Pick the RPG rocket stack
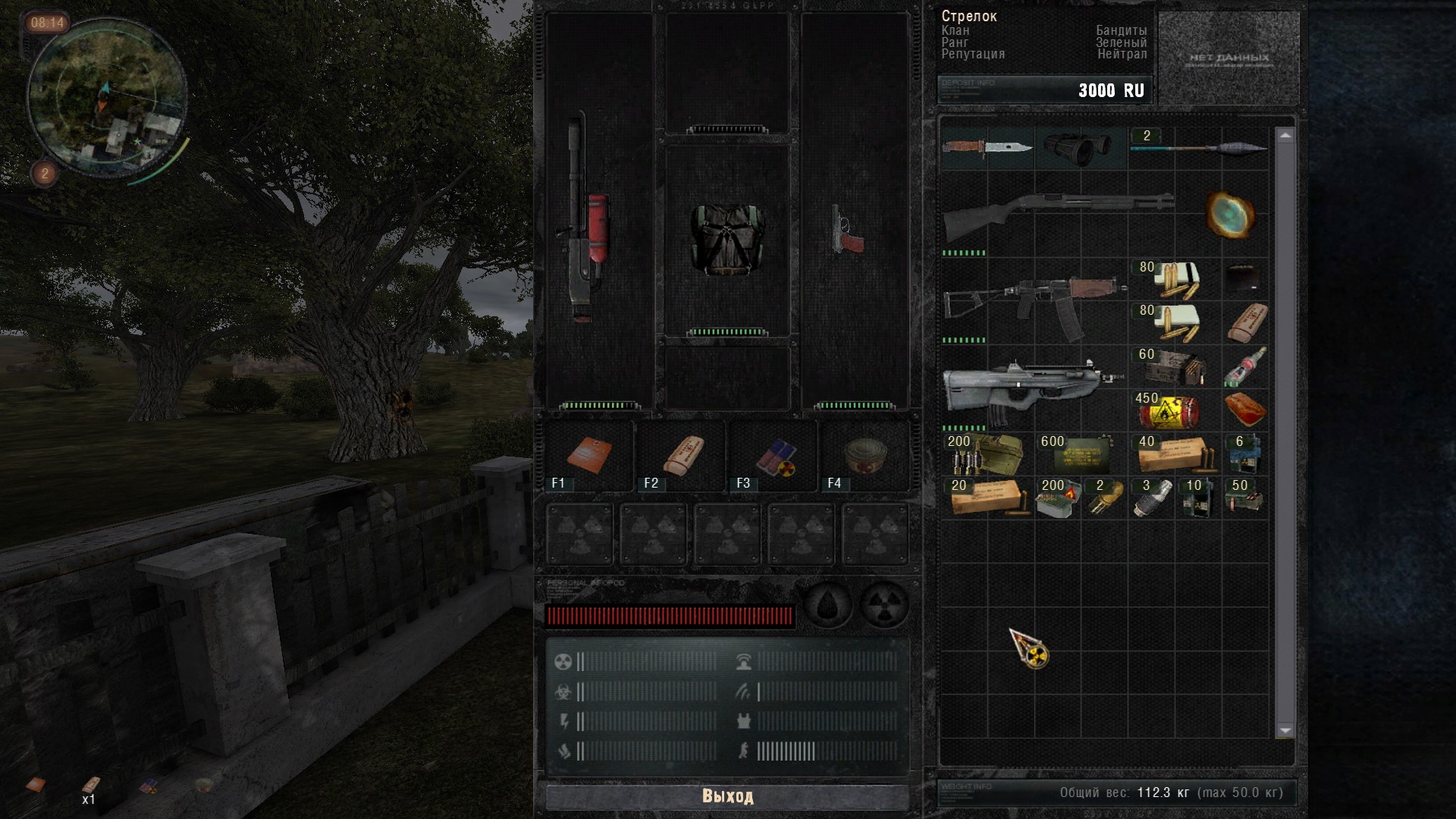 pyautogui.click(x=1198, y=147)
